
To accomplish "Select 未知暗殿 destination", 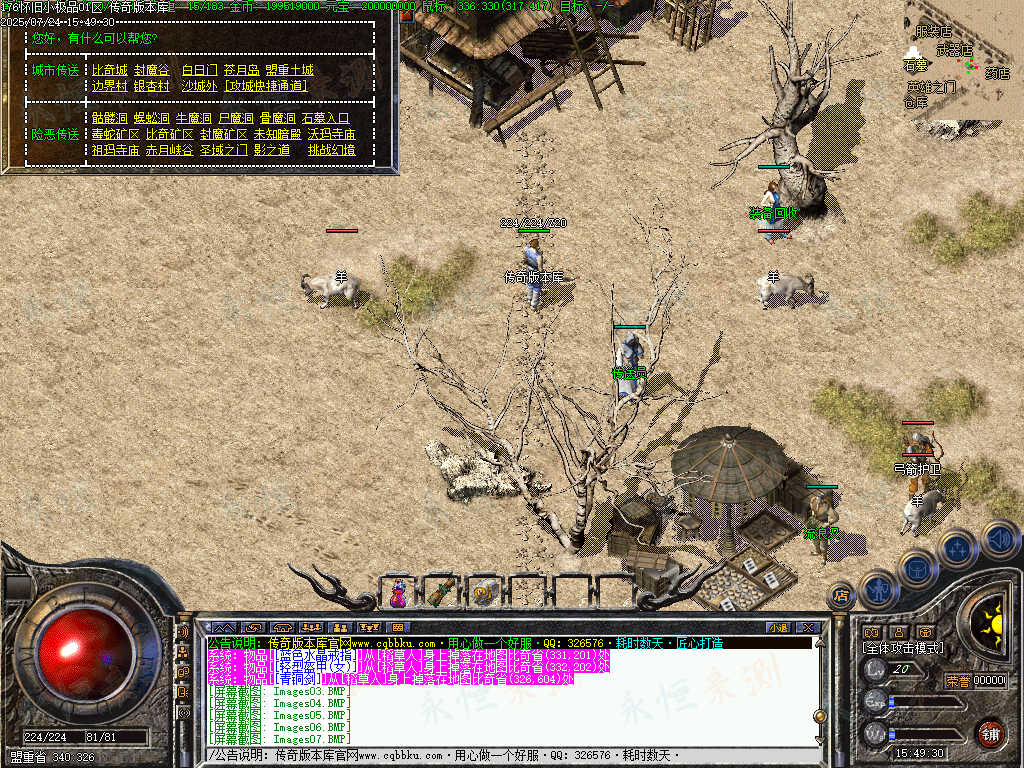I will (x=277, y=134).
